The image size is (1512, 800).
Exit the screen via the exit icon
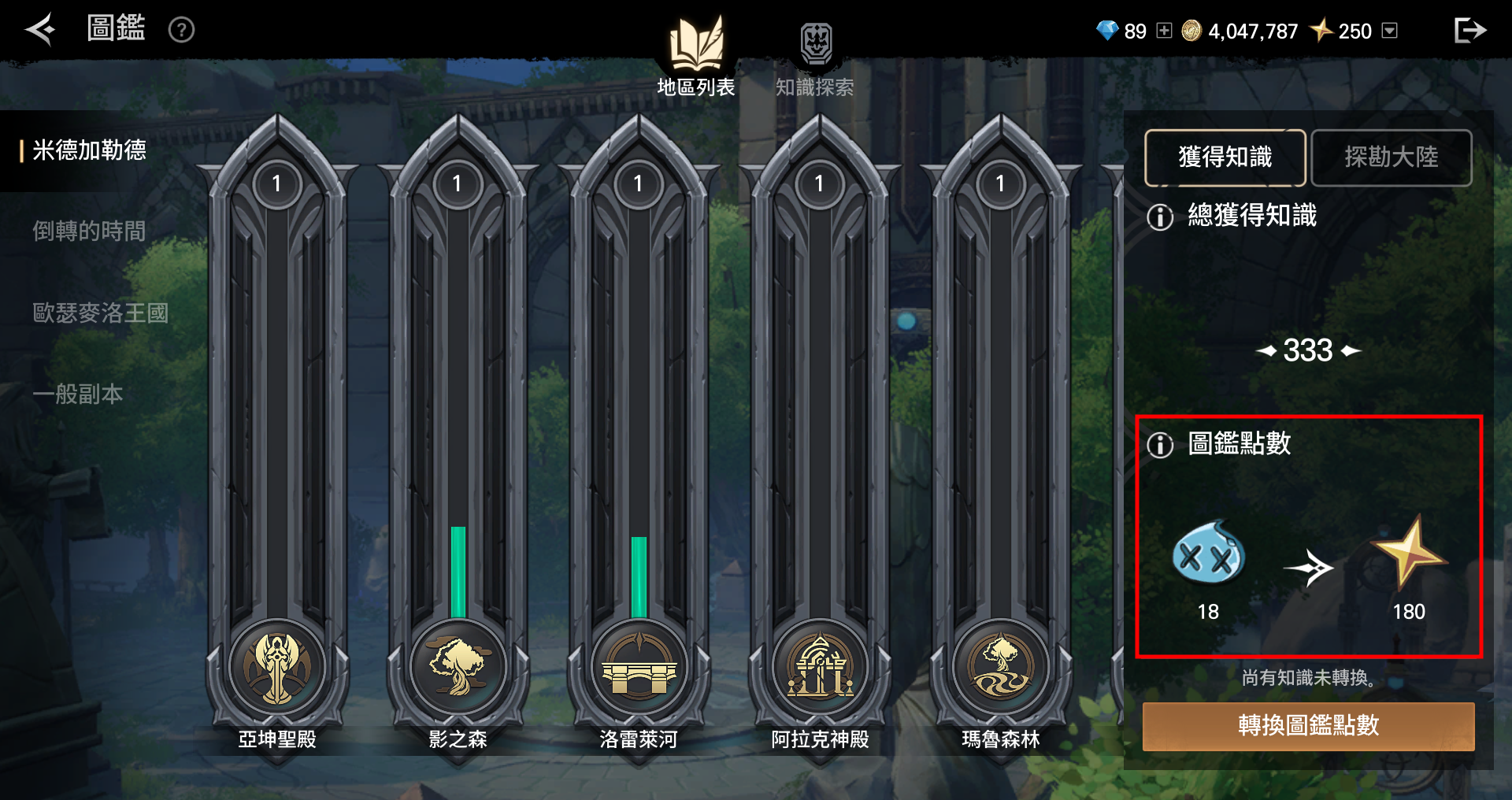(1469, 31)
